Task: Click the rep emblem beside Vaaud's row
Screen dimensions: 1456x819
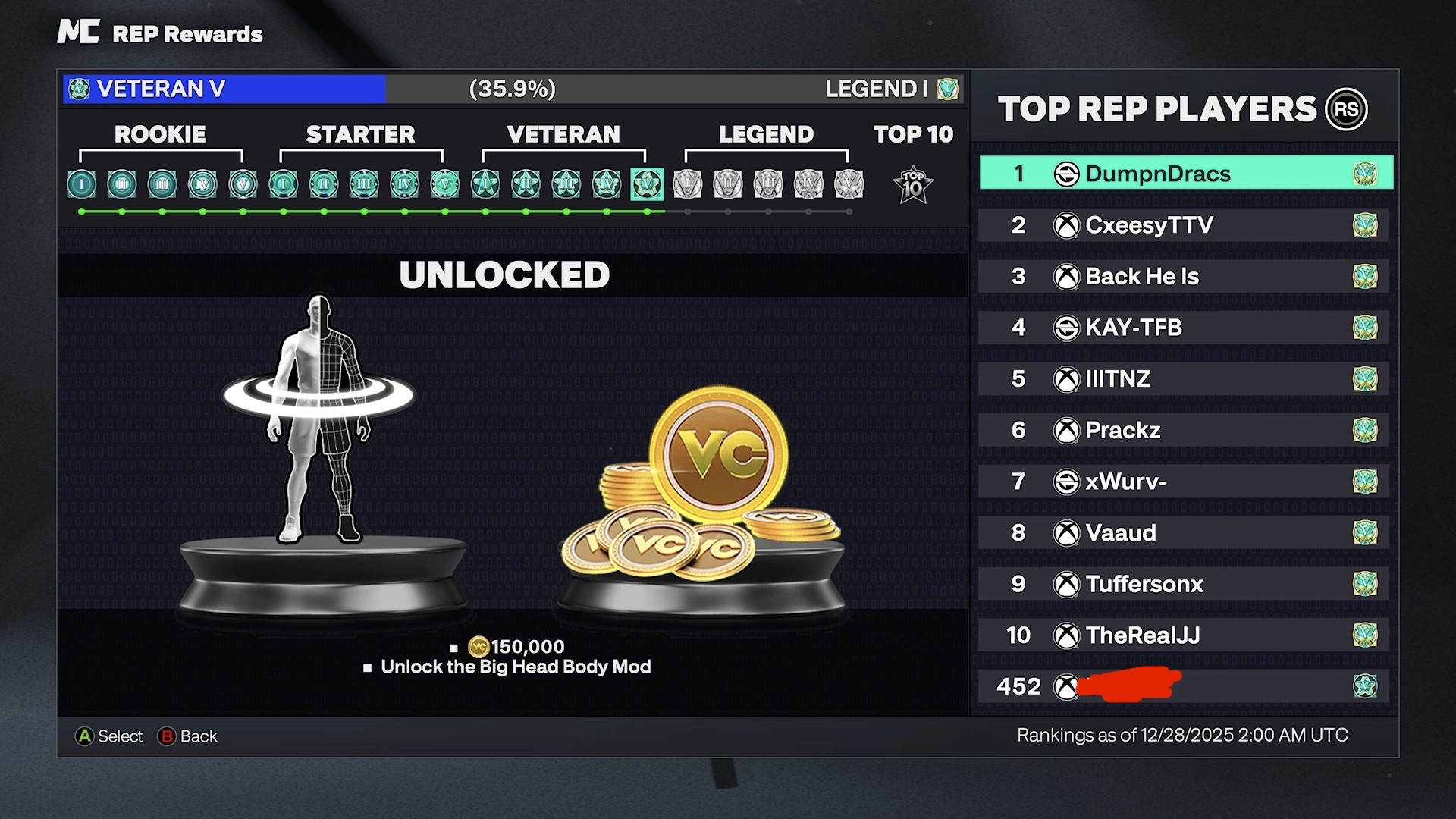Action: pos(1367,533)
